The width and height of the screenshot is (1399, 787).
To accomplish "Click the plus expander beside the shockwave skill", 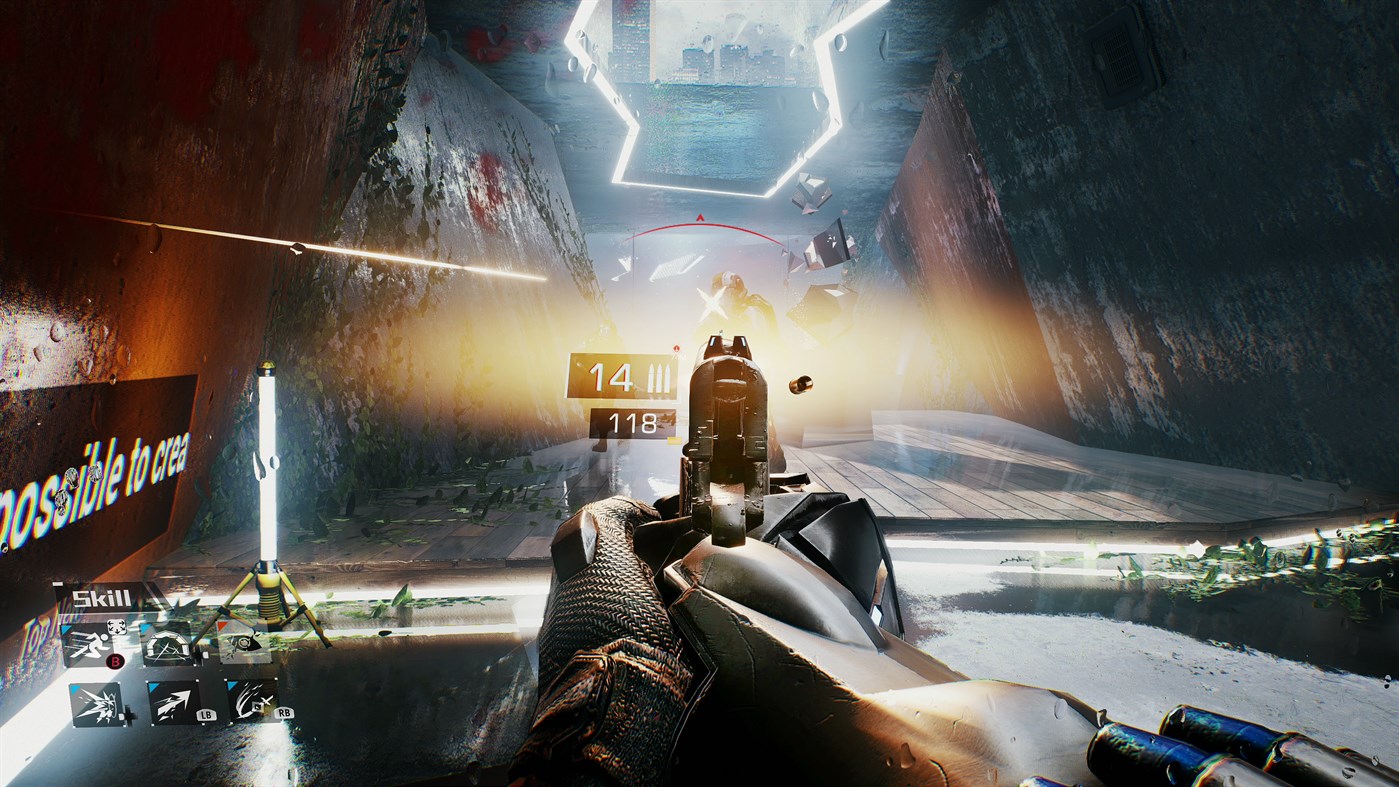I will coord(128,714).
